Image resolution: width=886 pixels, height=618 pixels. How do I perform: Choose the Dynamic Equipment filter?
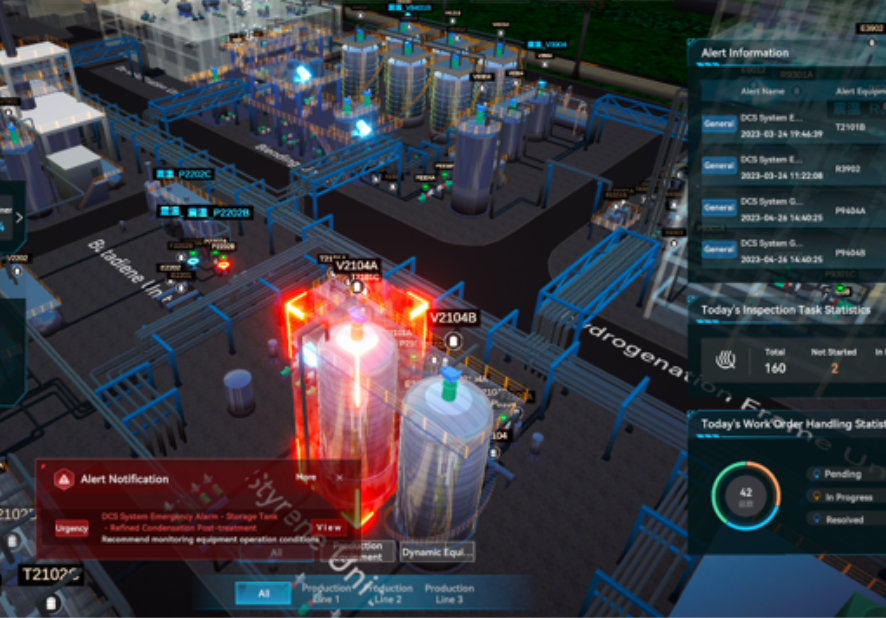[x=437, y=551]
